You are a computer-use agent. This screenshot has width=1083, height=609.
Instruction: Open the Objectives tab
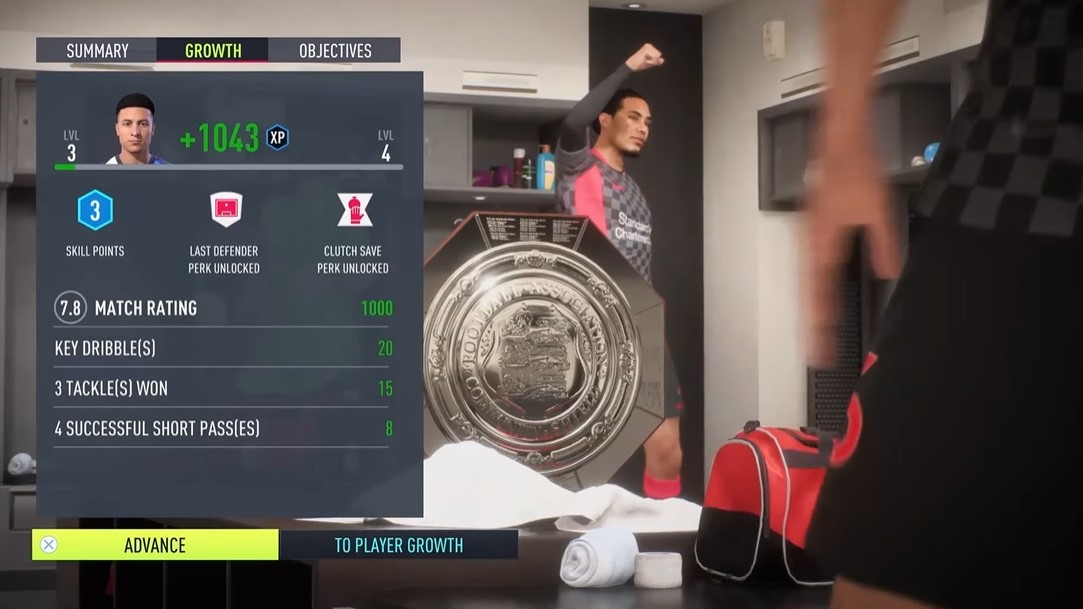[334, 50]
